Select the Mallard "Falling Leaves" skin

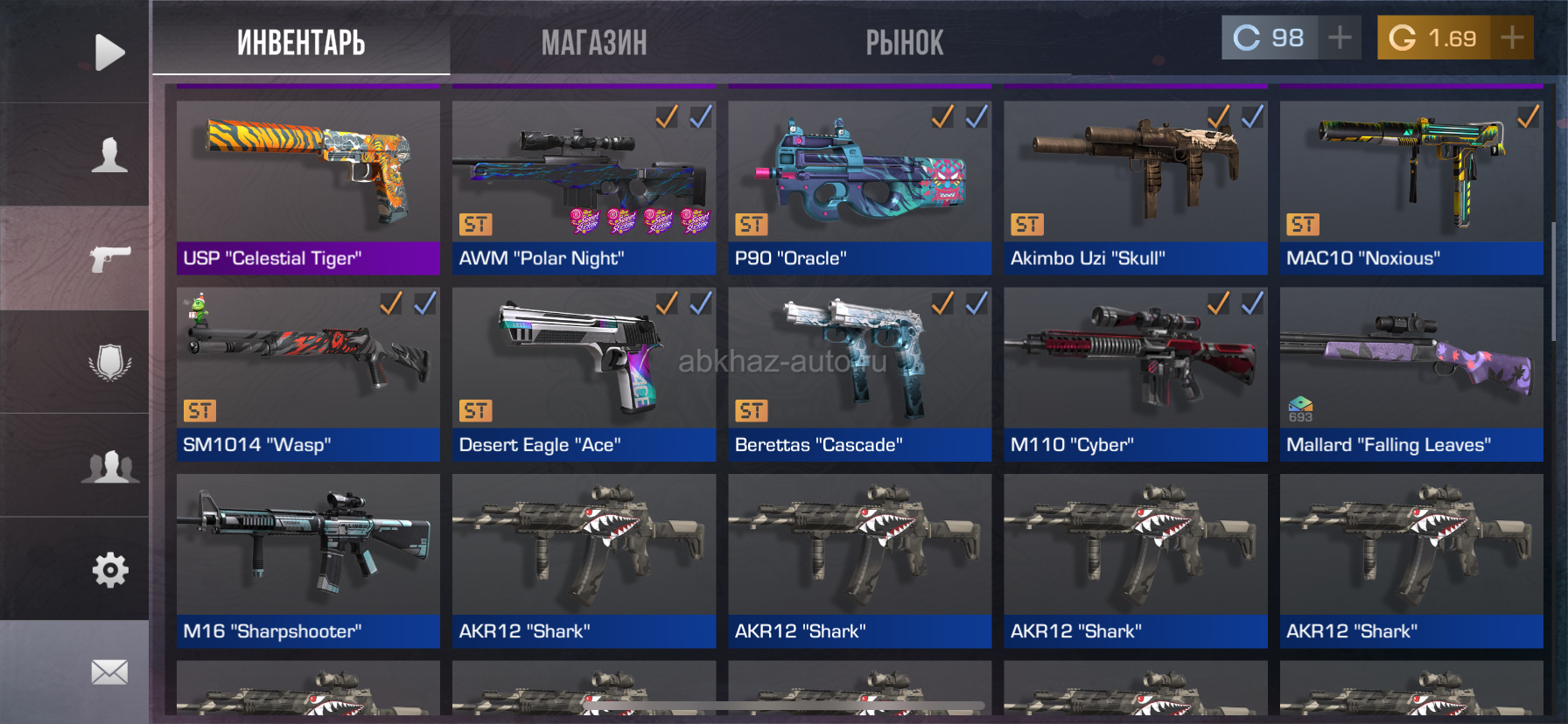(1410, 372)
